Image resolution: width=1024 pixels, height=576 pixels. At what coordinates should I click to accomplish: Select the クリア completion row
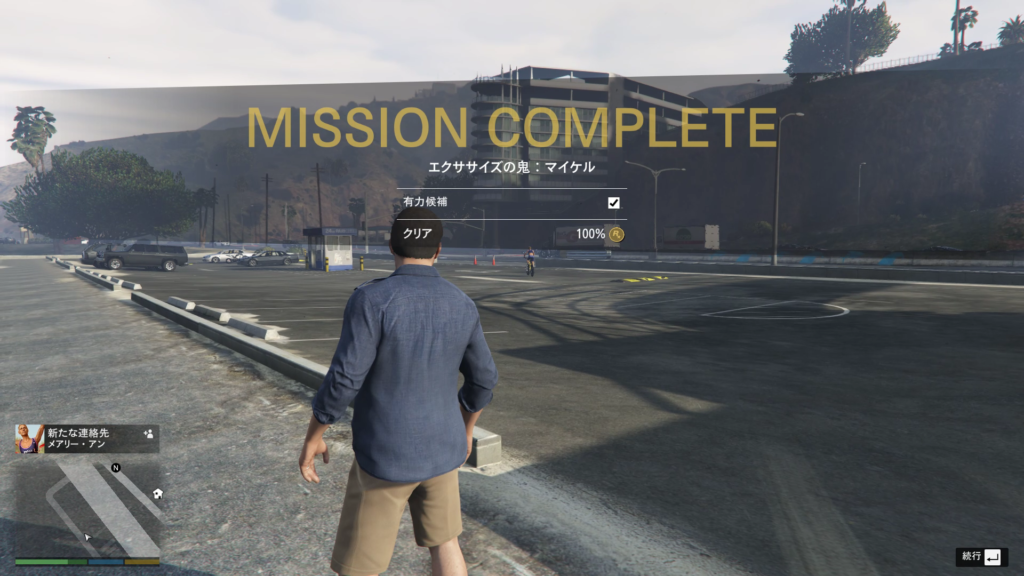[512, 234]
